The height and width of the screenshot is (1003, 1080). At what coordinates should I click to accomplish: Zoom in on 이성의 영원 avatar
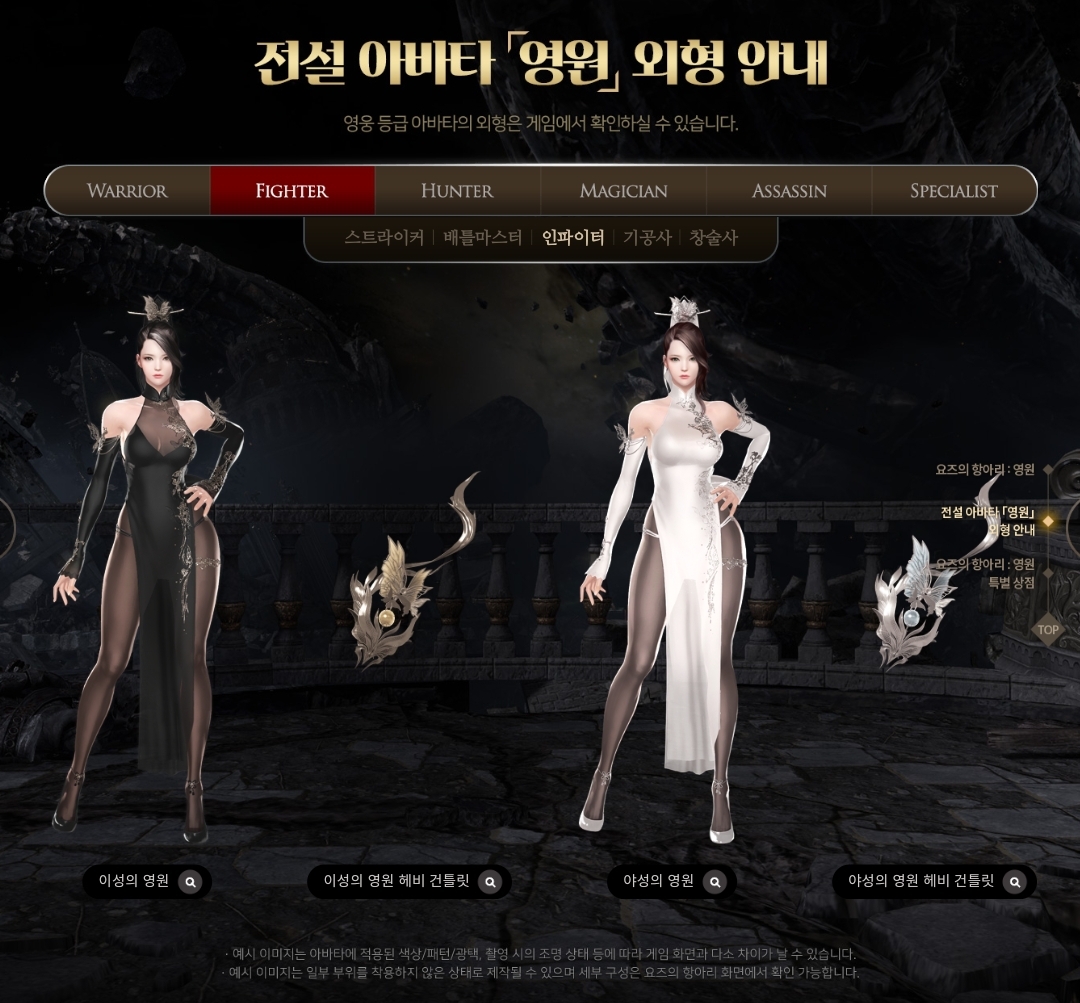click(x=191, y=881)
